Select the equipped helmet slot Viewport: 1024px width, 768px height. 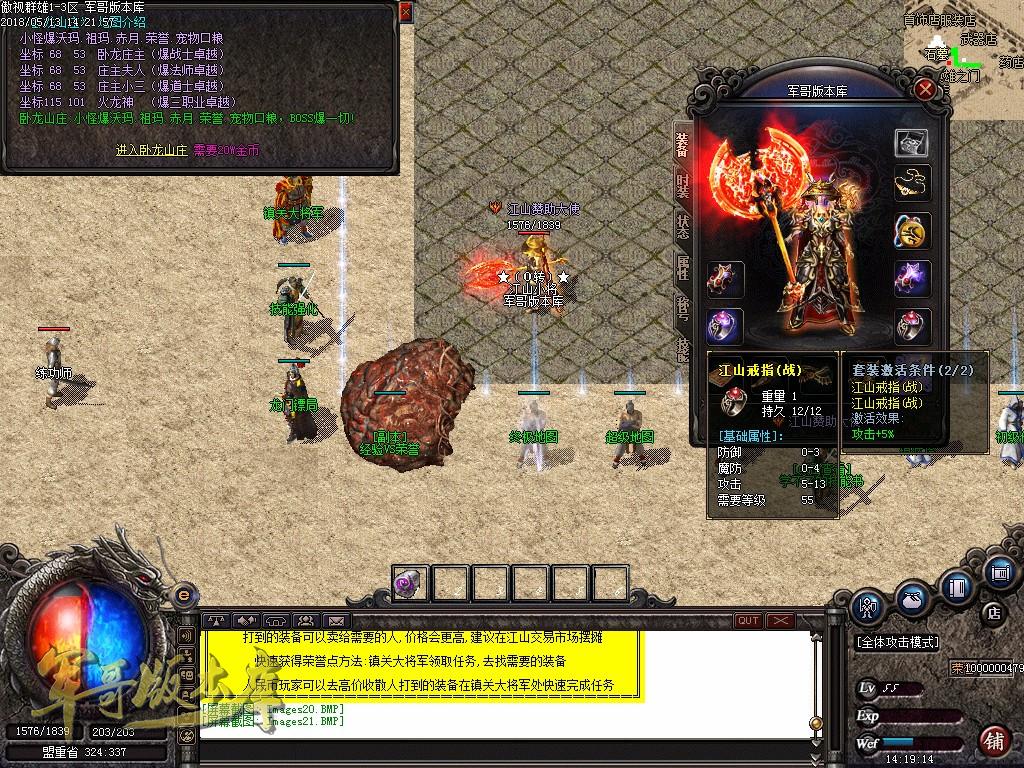pyautogui.click(x=911, y=143)
